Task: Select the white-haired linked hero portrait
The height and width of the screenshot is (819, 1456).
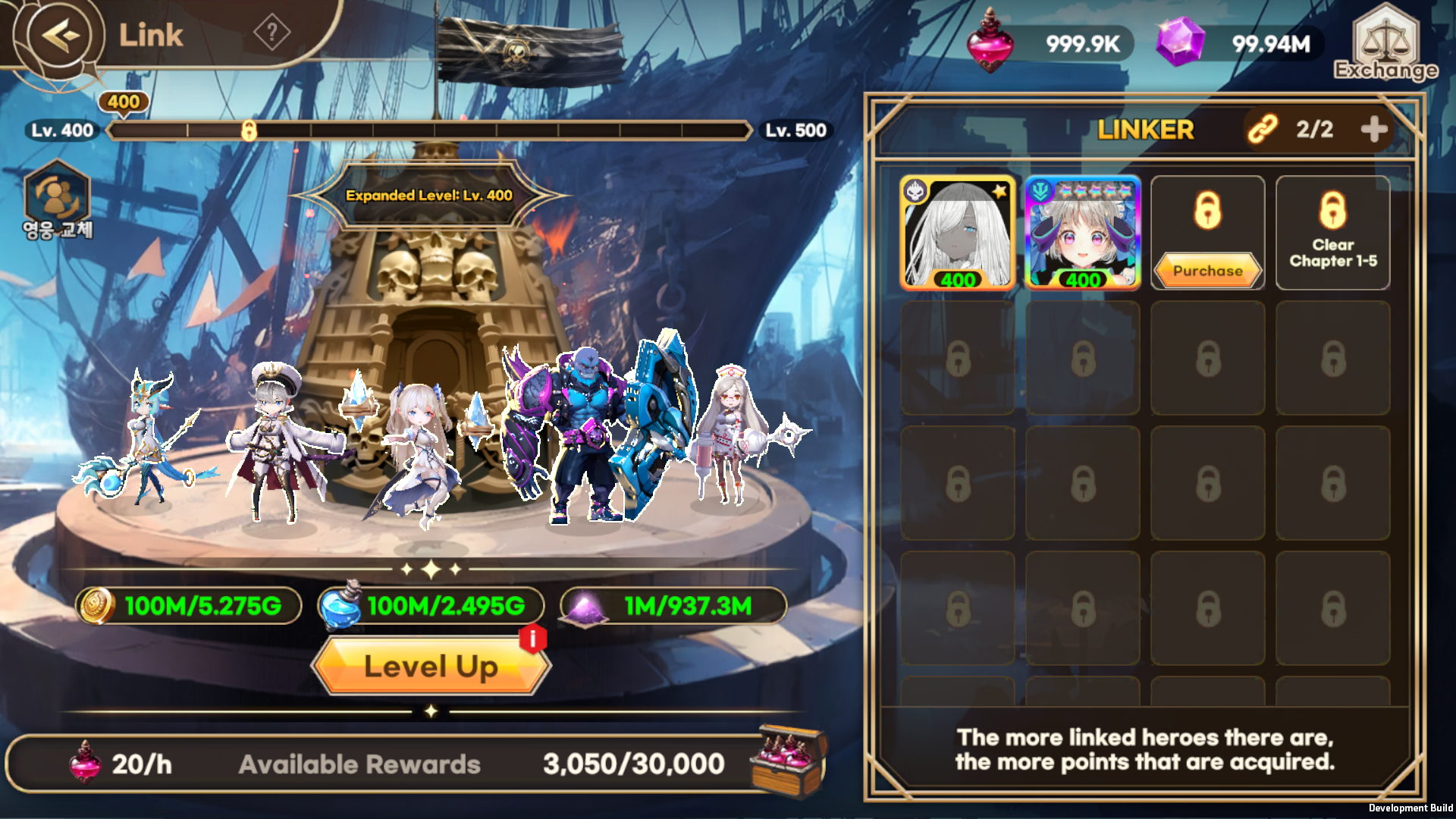Action: (x=958, y=233)
